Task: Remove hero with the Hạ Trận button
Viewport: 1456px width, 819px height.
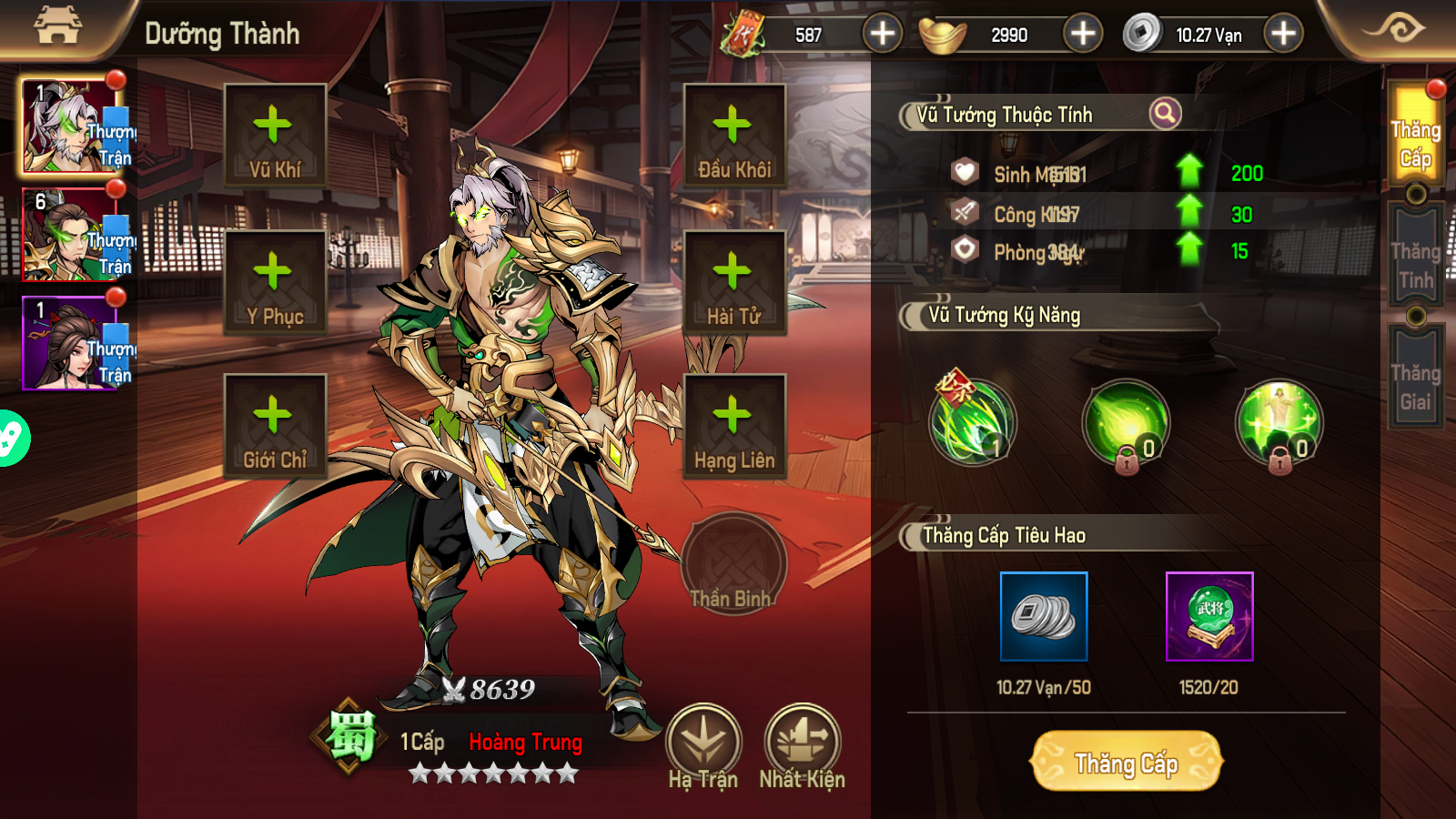Action: point(703,746)
